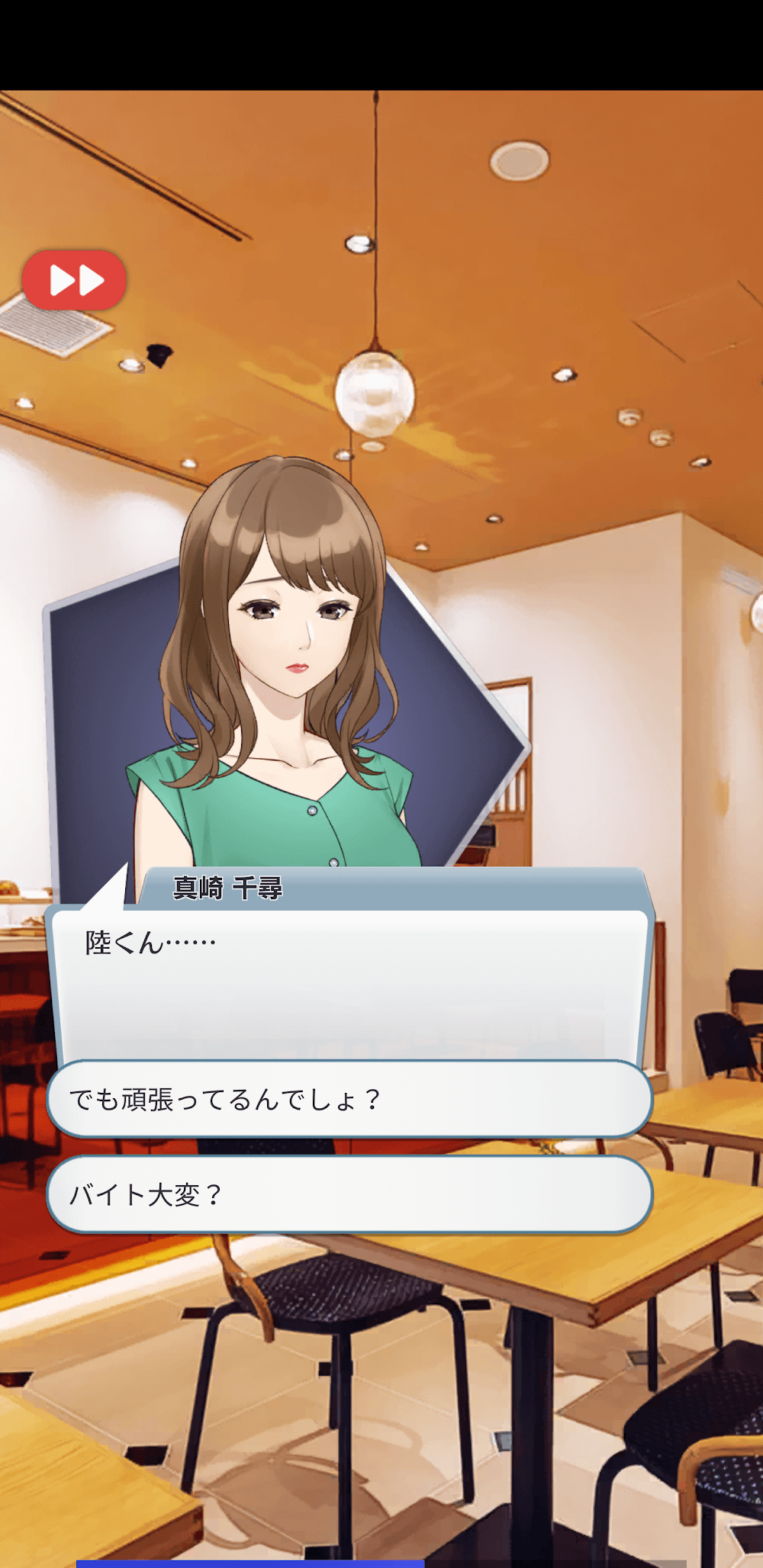Select the "バイト大変？" dialogue option
The image size is (763, 1568).
[x=349, y=1194]
